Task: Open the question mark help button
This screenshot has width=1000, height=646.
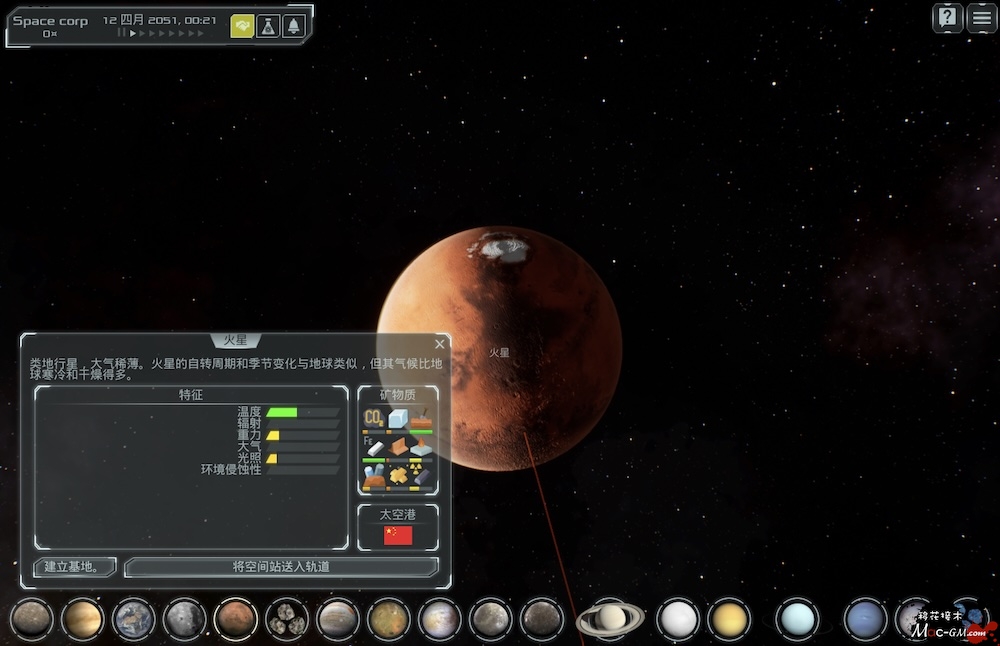Action: 948,18
